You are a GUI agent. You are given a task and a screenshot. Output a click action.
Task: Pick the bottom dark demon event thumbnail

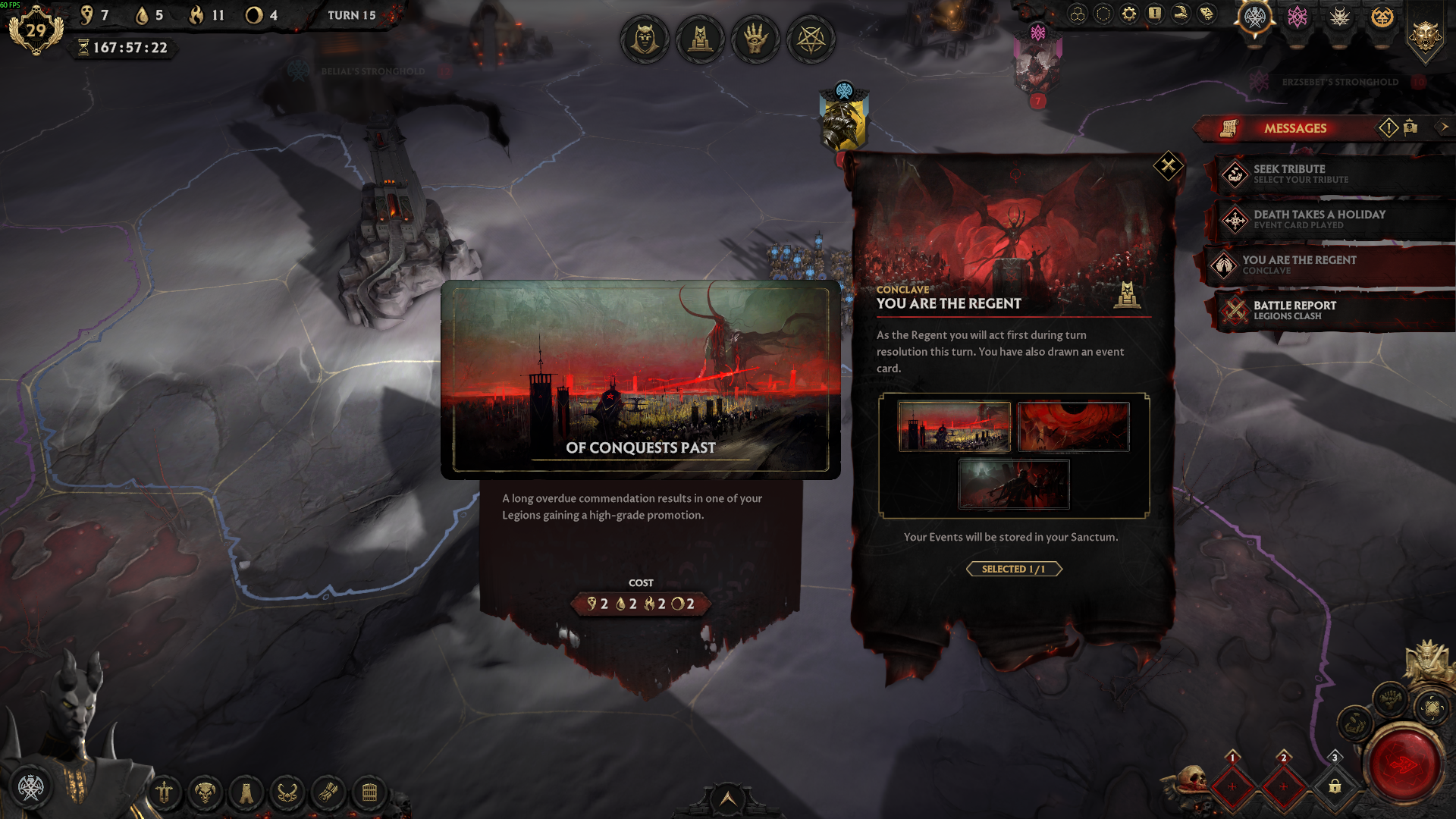pyautogui.click(x=1014, y=484)
